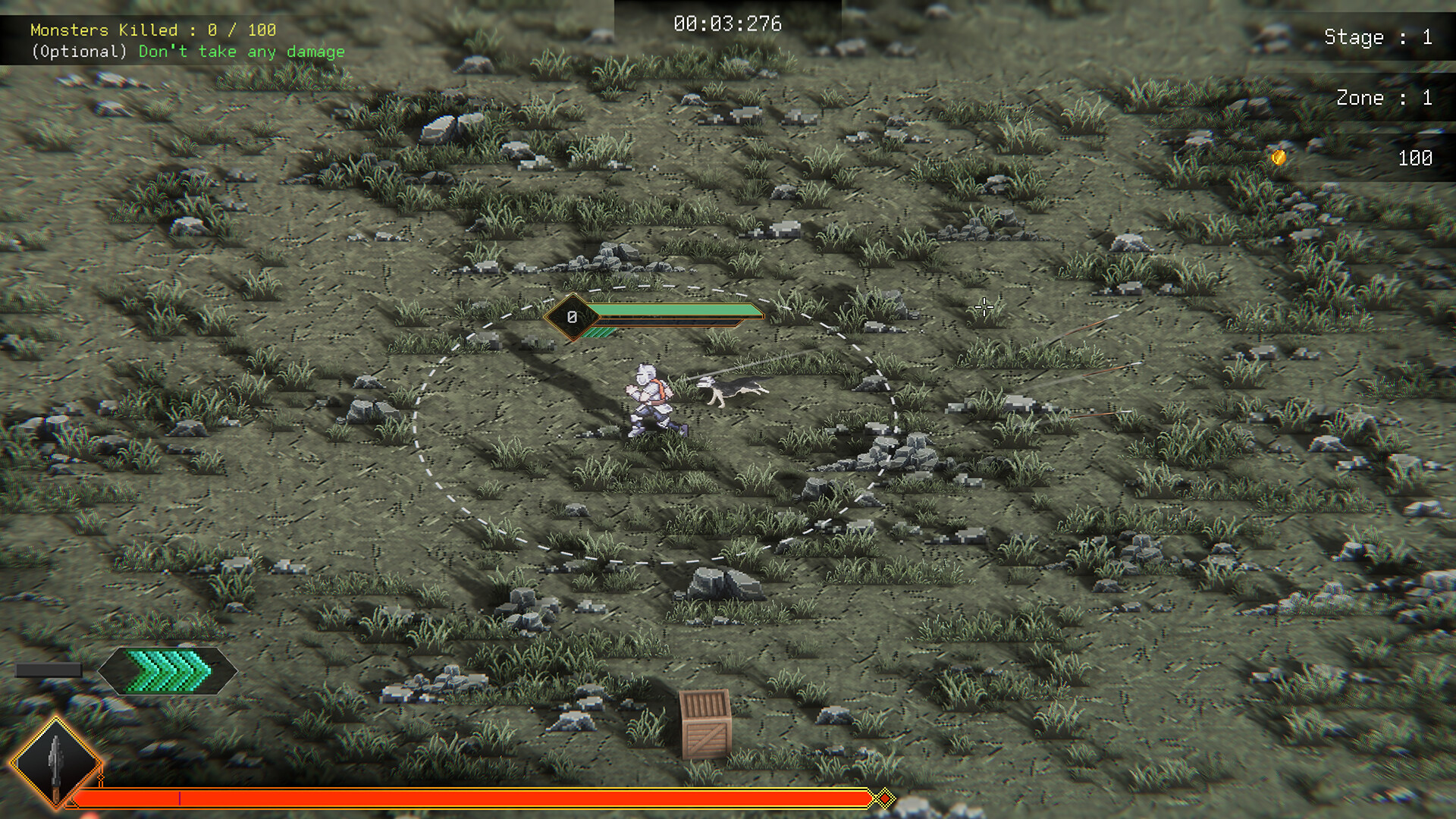Image resolution: width=1456 pixels, height=819 pixels.
Task: Click the coin count reading 100
Action: point(1415,158)
